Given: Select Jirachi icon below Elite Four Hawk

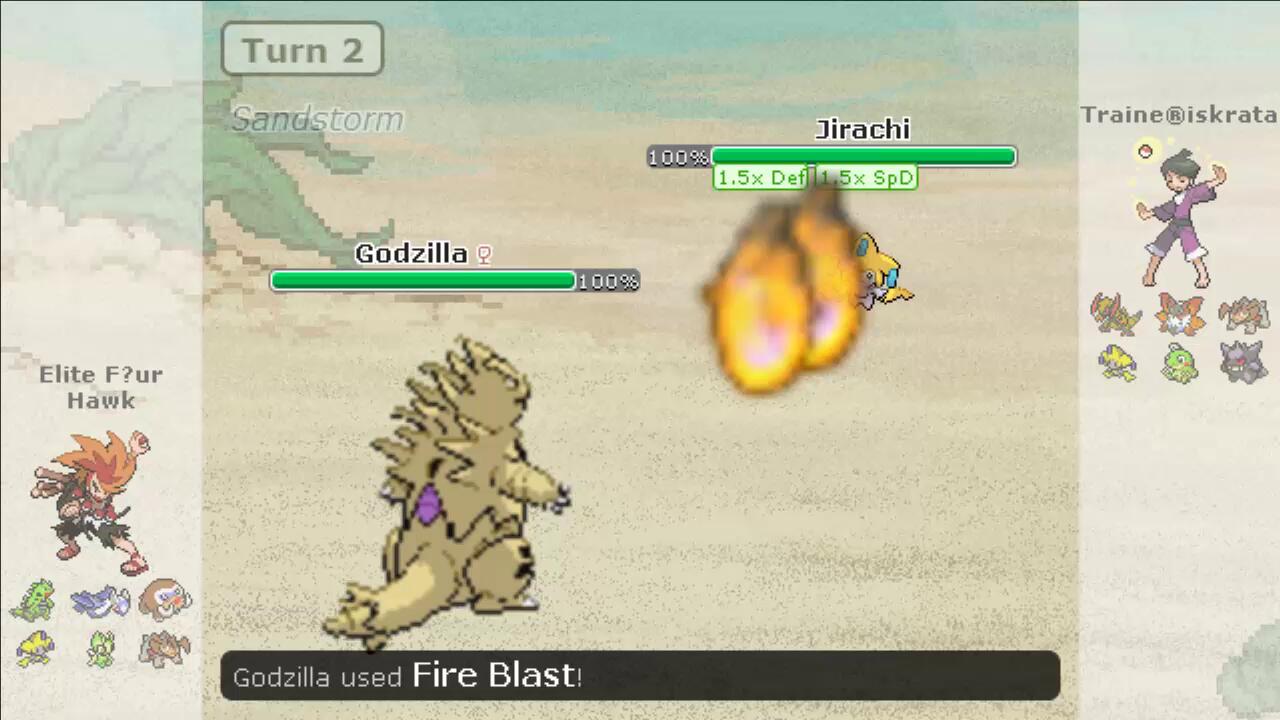Looking at the screenshot, I should 34,649.
